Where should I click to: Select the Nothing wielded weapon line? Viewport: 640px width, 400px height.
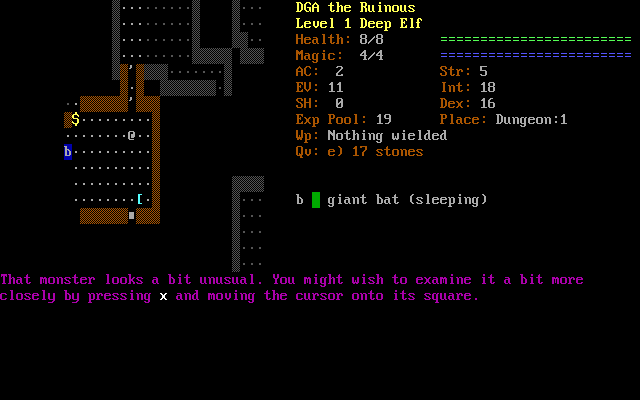(371, 136)
